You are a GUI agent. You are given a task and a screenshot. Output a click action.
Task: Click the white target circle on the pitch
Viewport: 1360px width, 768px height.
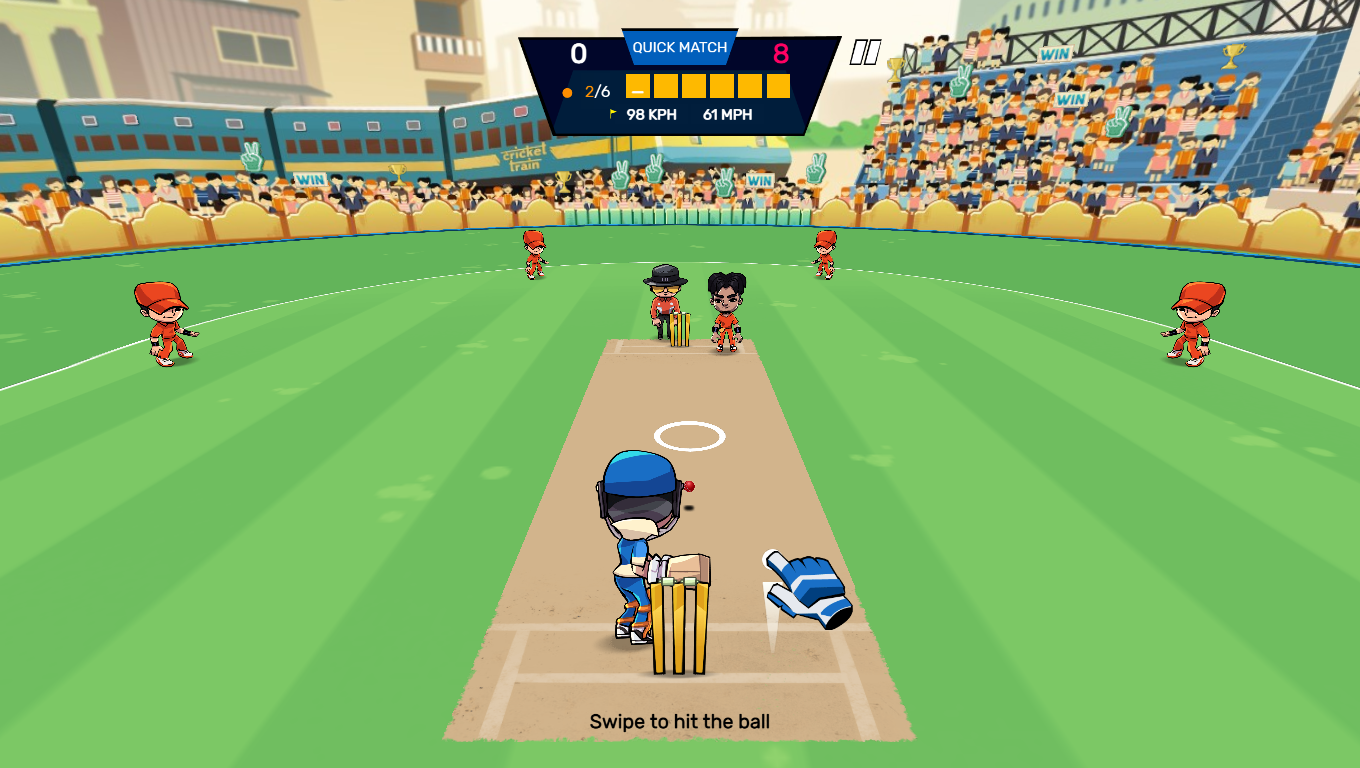click(x=688, y=433)
